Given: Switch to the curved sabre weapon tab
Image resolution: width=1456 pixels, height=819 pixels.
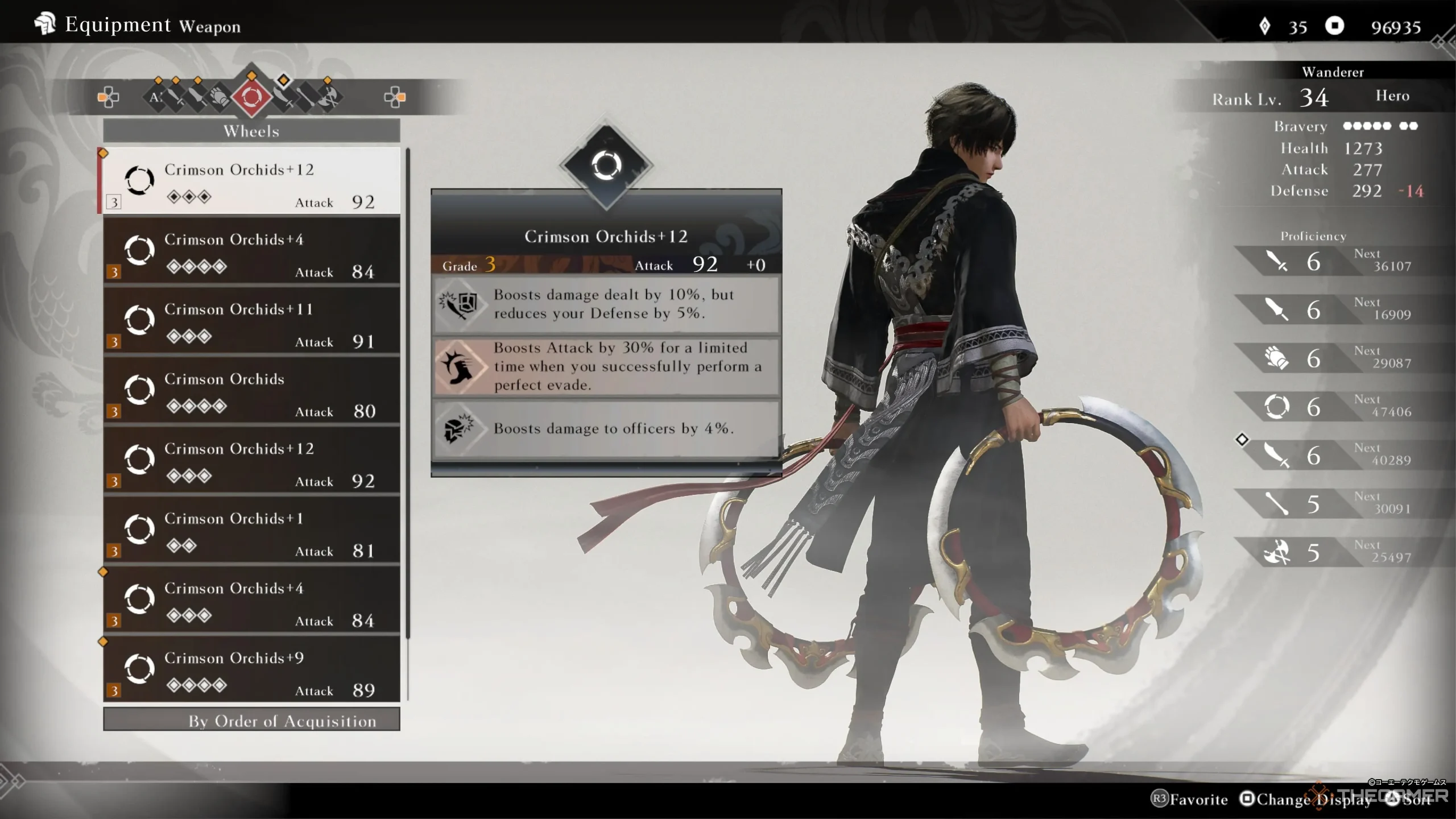Looking at the screenshot, I should (283, 98).
